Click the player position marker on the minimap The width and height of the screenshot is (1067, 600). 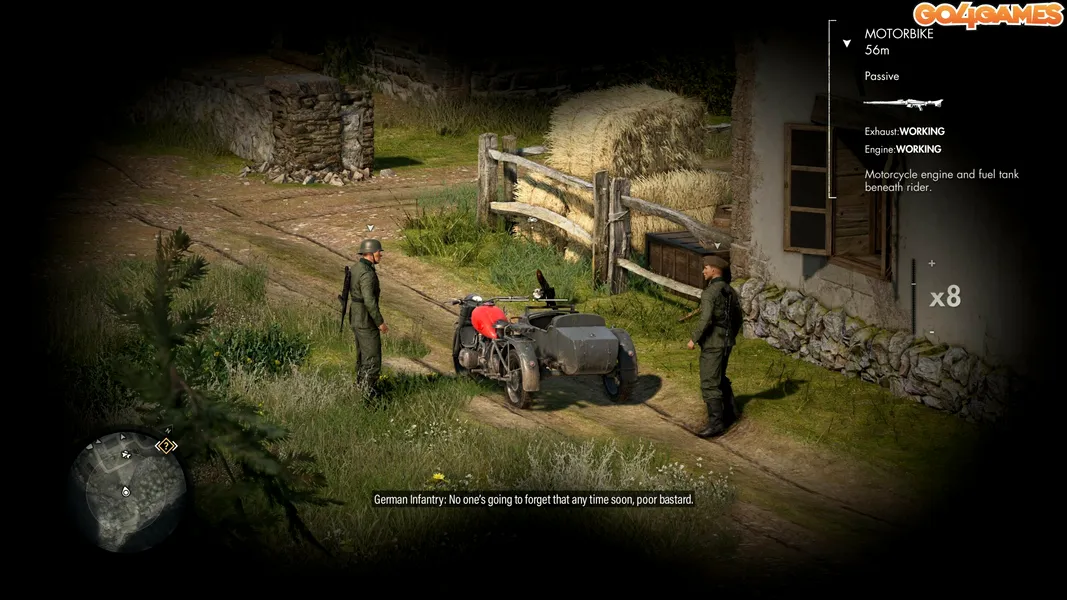[125, 491]
